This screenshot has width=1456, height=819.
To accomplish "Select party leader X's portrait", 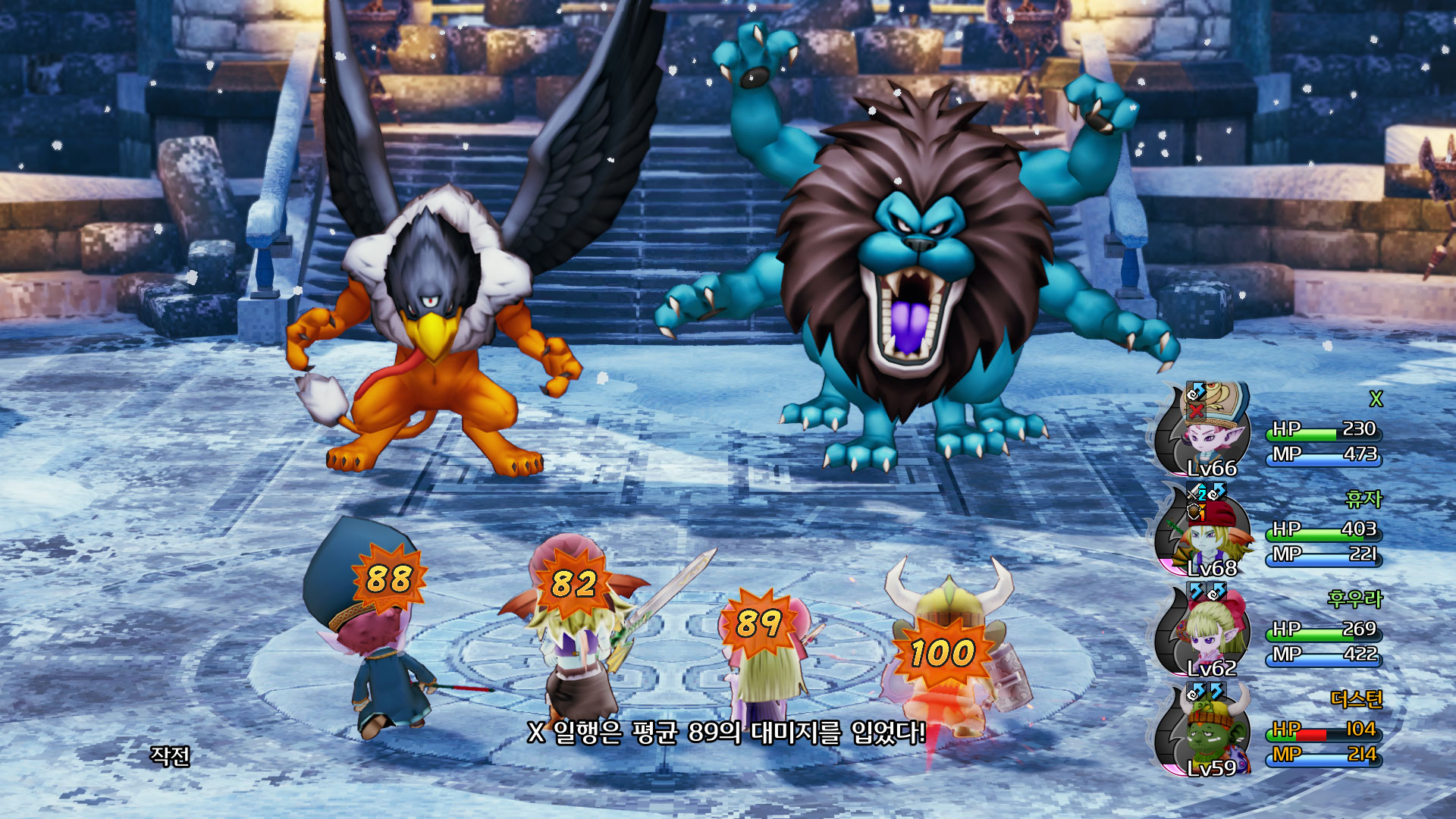I will click(1206, 432).
